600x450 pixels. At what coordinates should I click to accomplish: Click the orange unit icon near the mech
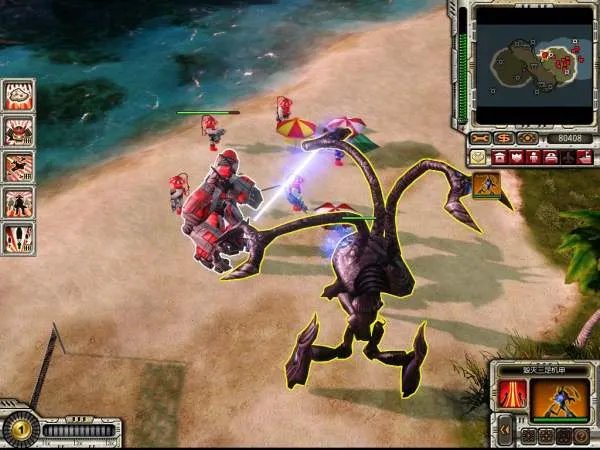(487, 185)
